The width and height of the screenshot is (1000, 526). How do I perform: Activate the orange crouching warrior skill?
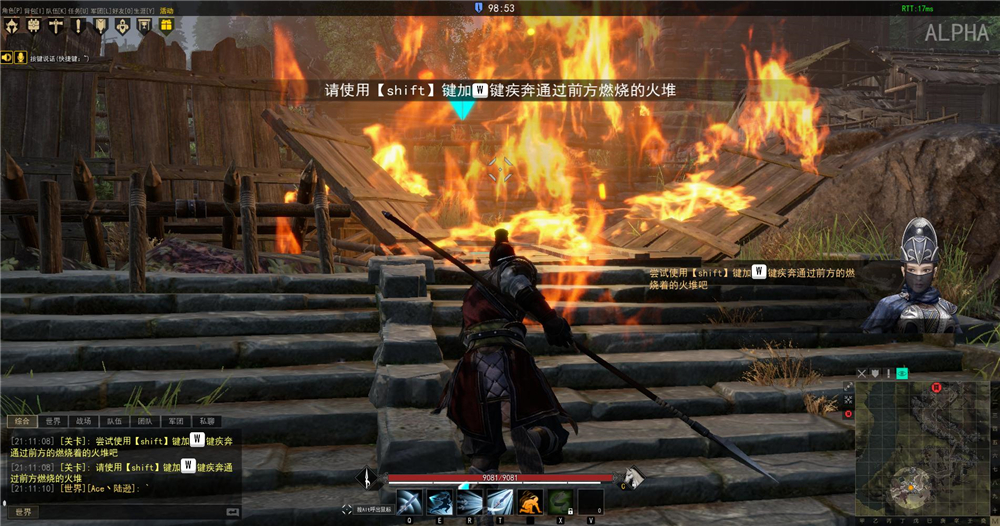531,501
